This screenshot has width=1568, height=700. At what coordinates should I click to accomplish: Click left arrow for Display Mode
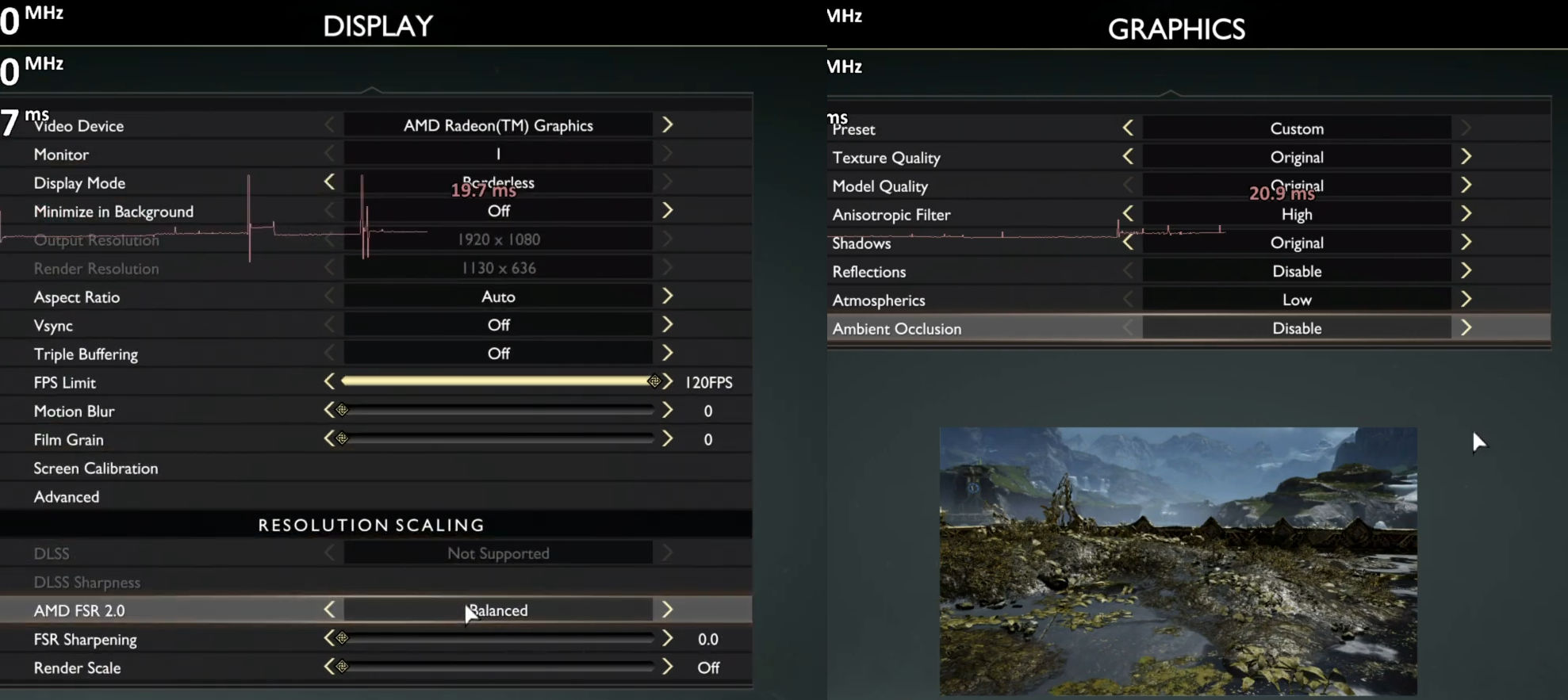coord(329,182)
